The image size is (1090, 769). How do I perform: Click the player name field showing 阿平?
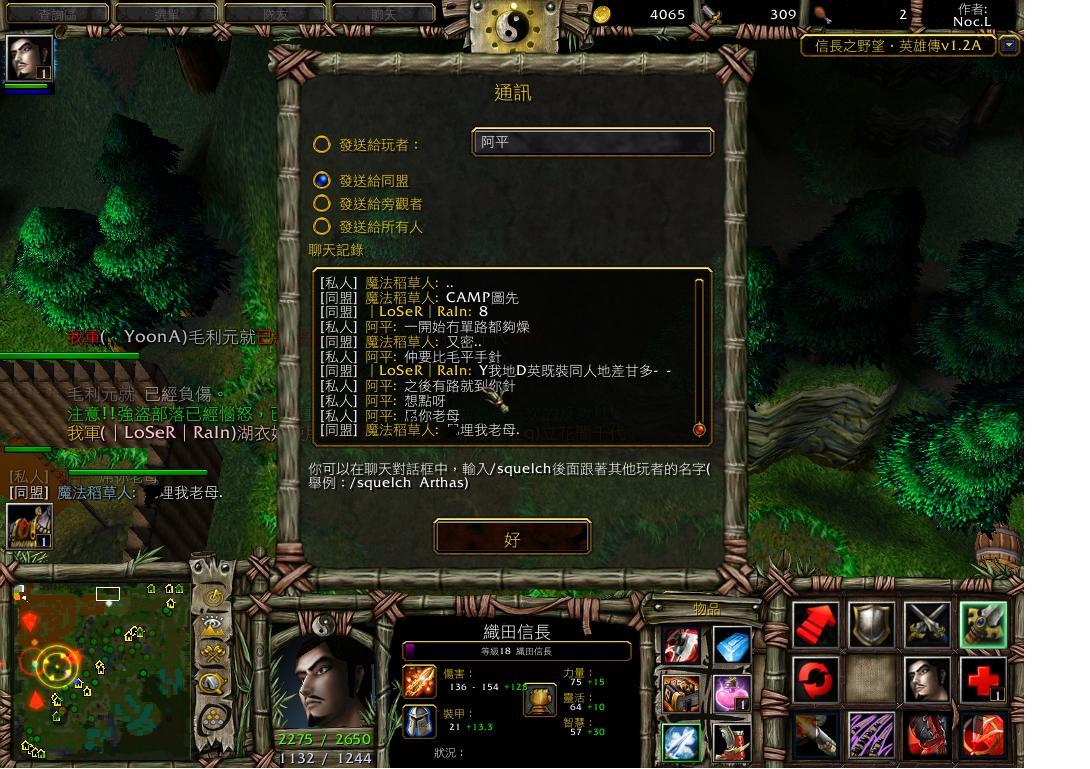coord(592,142)
